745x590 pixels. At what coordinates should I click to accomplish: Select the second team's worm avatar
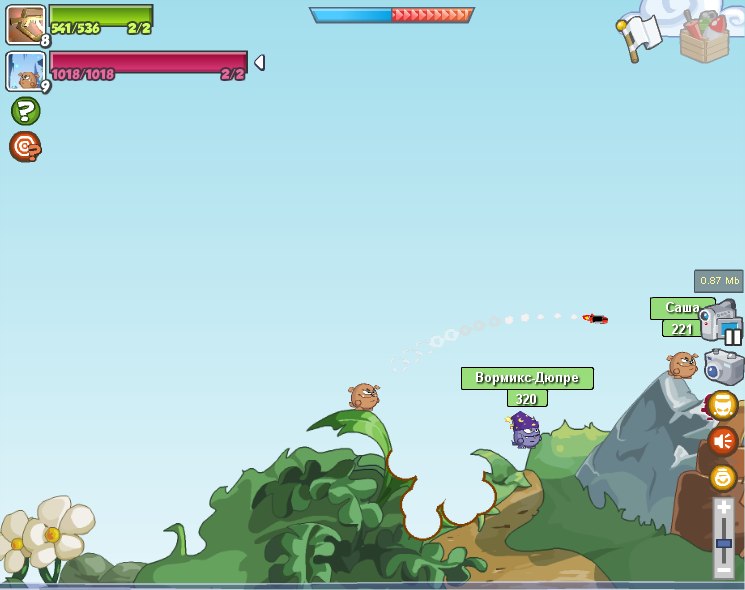click(x=25, y=71)
